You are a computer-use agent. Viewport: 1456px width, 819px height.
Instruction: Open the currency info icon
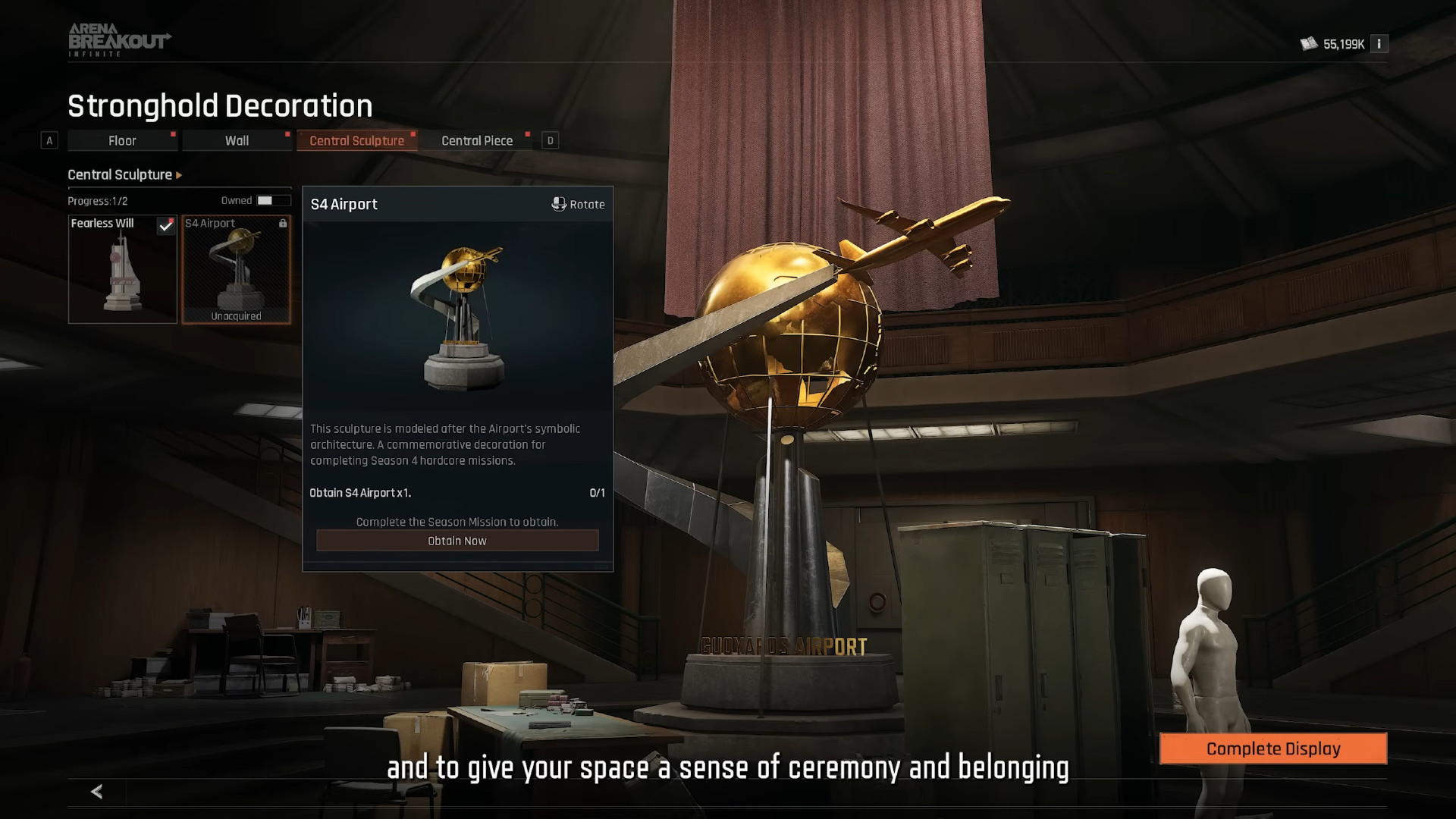tap(1379, 44)
